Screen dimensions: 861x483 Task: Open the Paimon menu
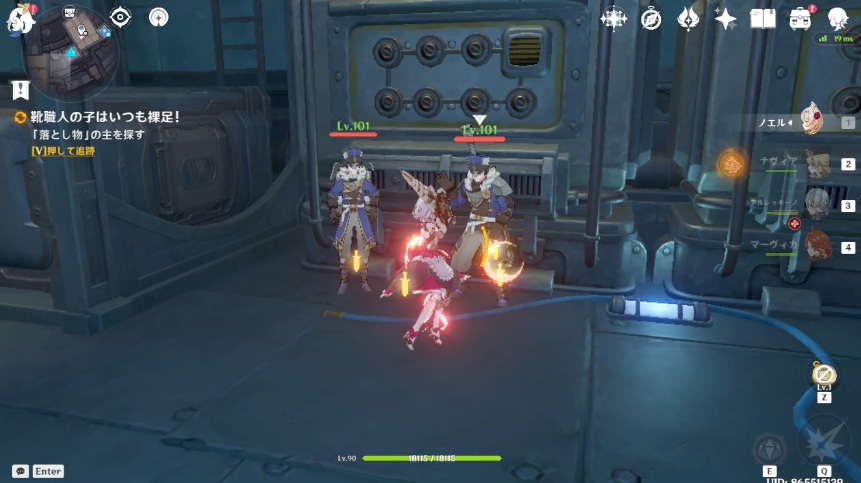pyautogui.click(x=20, y=17)
